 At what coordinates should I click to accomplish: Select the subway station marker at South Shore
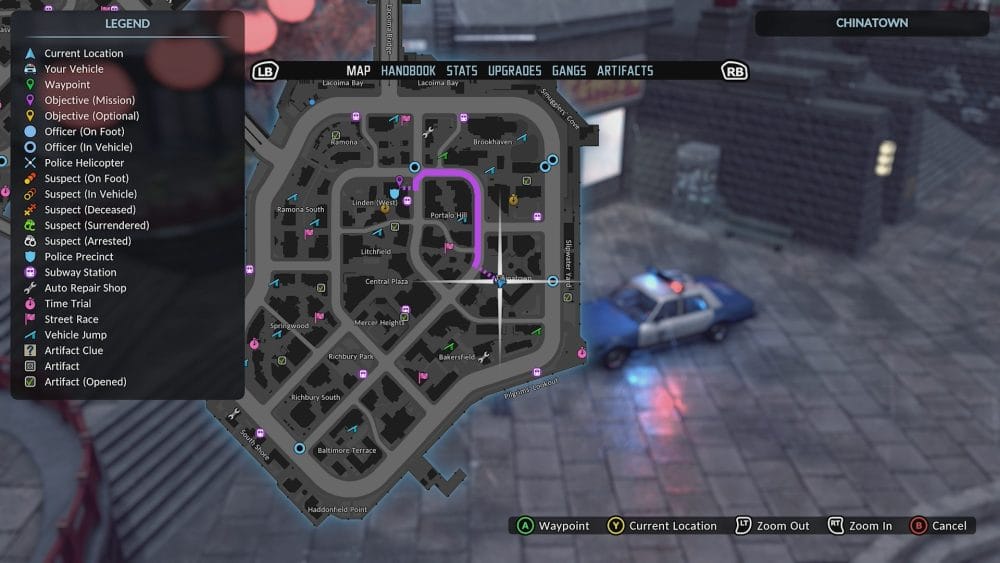260,433
